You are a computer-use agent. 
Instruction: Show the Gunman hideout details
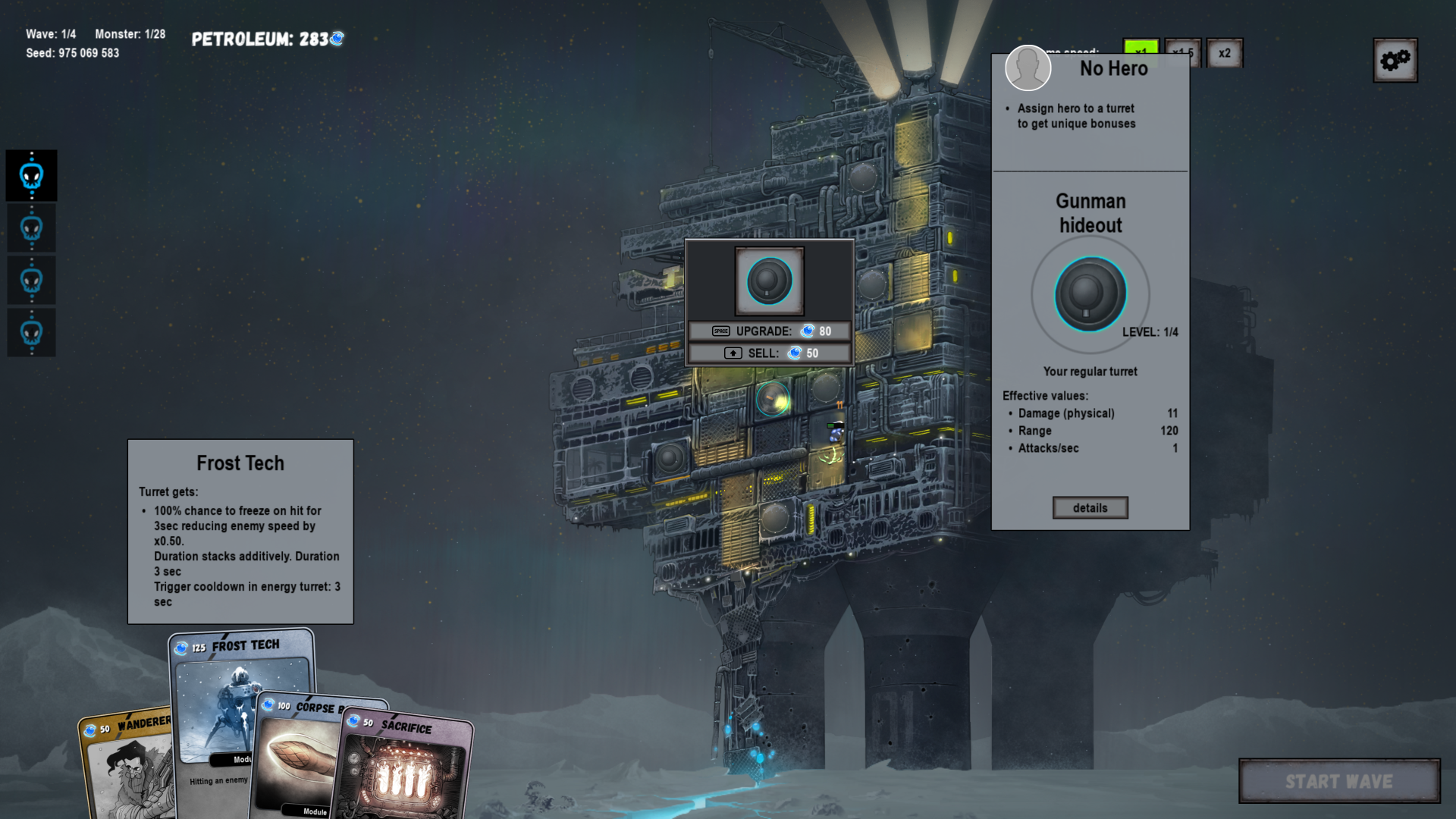[x=1090, y=508]
